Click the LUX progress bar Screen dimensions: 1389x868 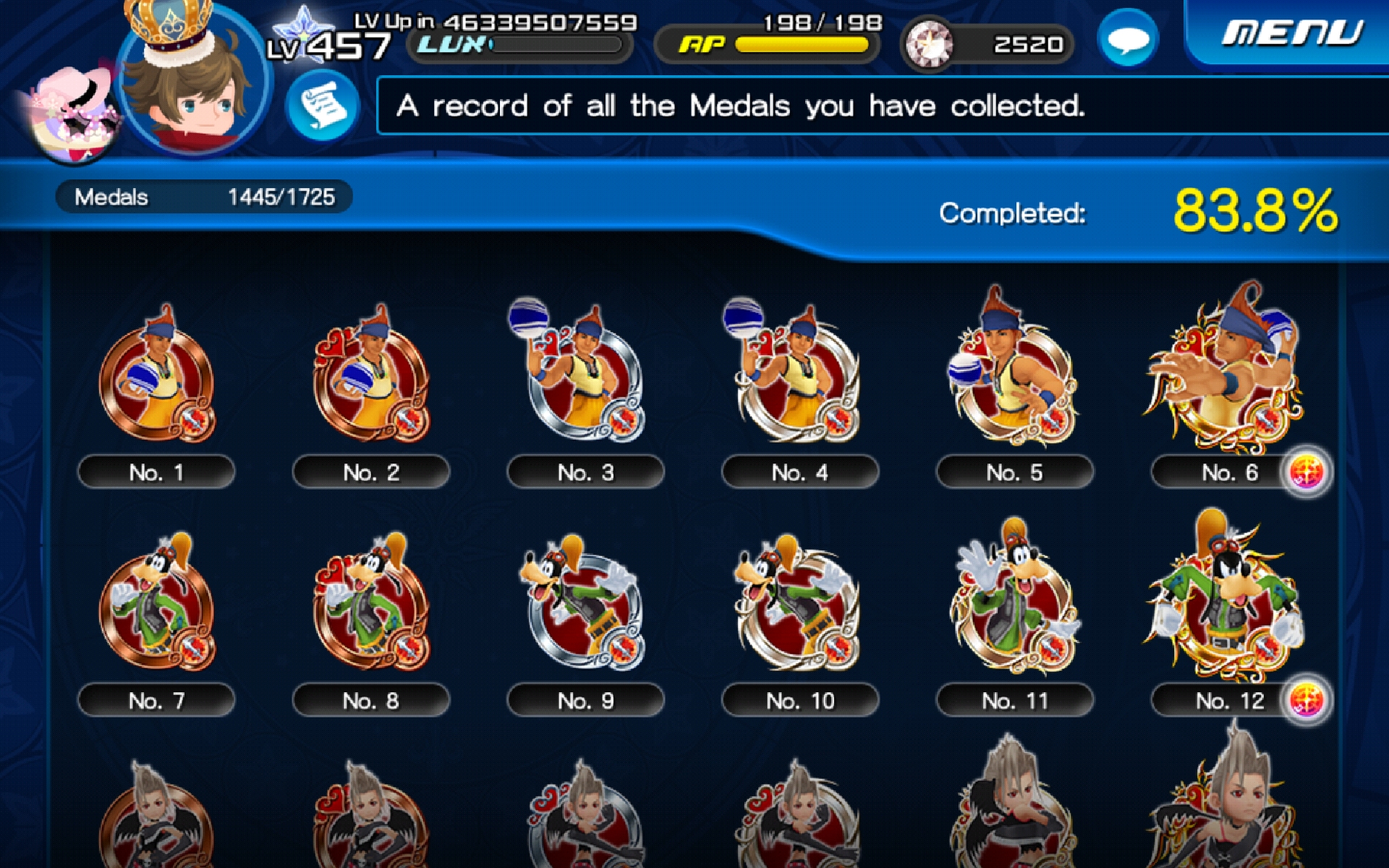(557, 45)
